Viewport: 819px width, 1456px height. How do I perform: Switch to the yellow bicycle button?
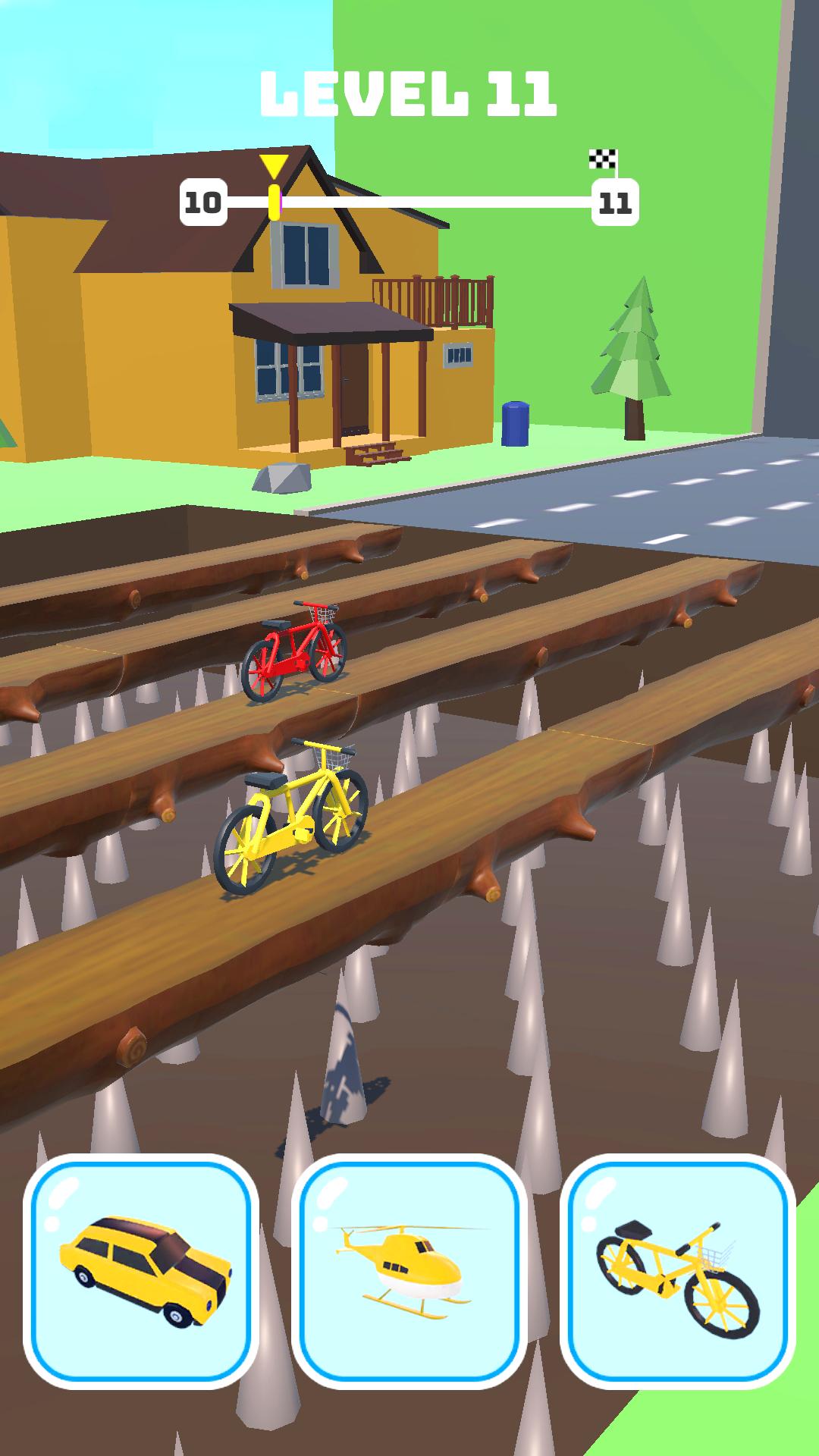pyautogui.click(x=678, y=1272)
